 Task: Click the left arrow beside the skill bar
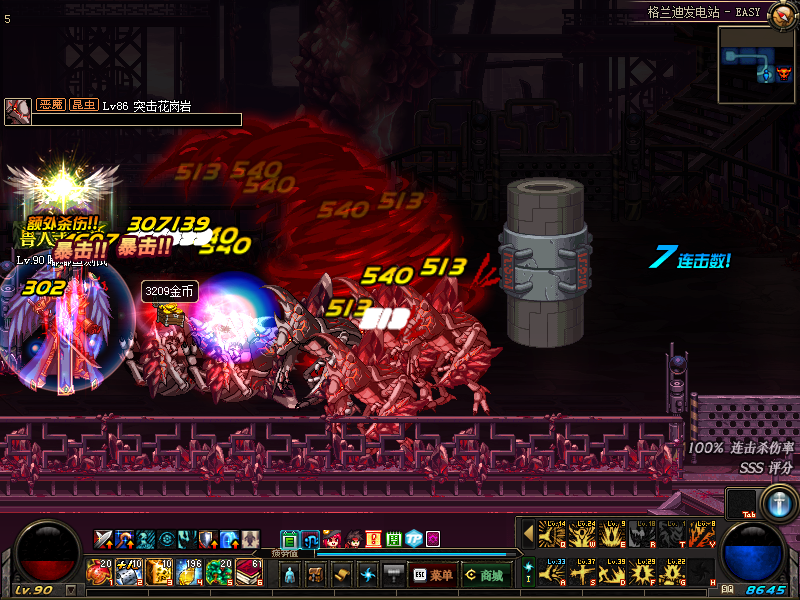[527, 534]
